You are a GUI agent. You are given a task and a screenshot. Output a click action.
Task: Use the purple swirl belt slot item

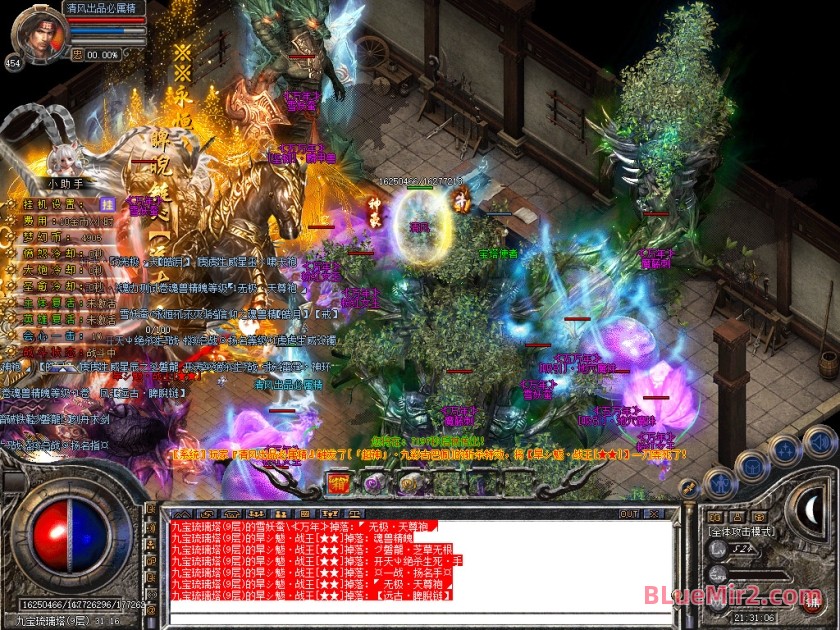point(373,484)
